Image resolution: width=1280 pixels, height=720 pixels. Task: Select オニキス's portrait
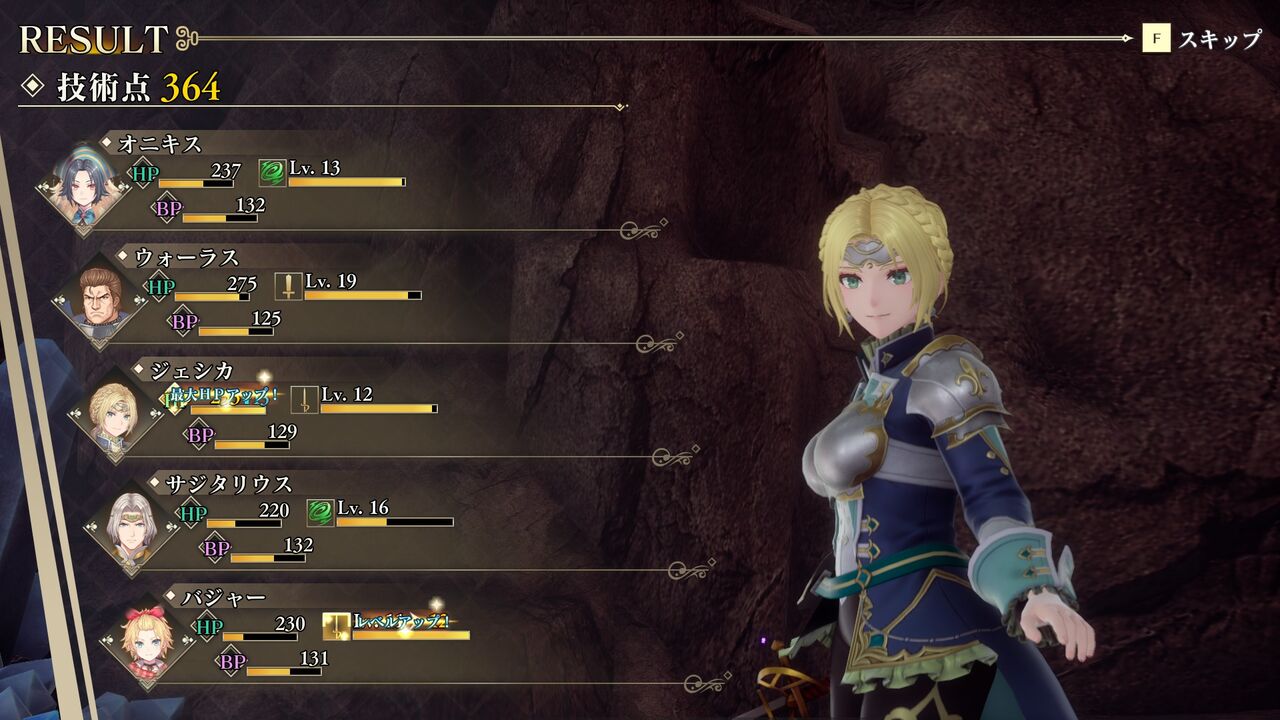pos(84,188)
